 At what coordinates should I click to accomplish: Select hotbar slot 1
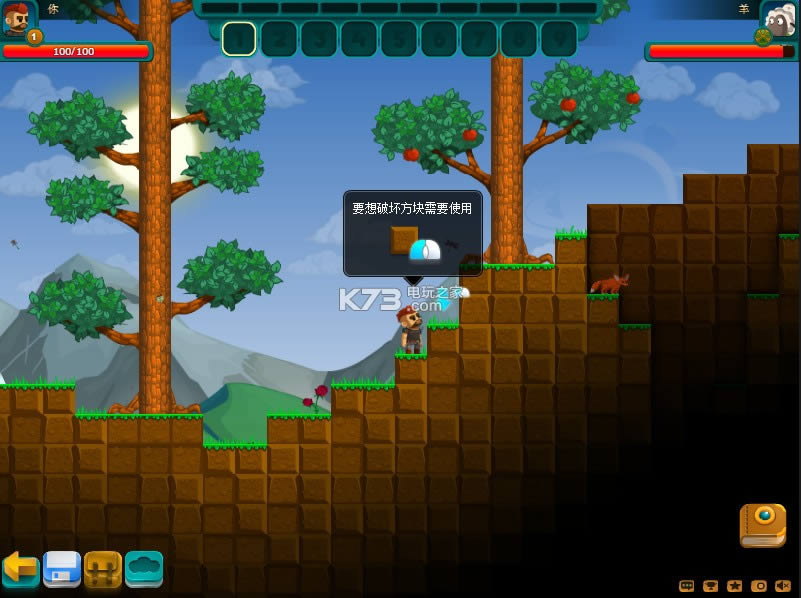239,39
